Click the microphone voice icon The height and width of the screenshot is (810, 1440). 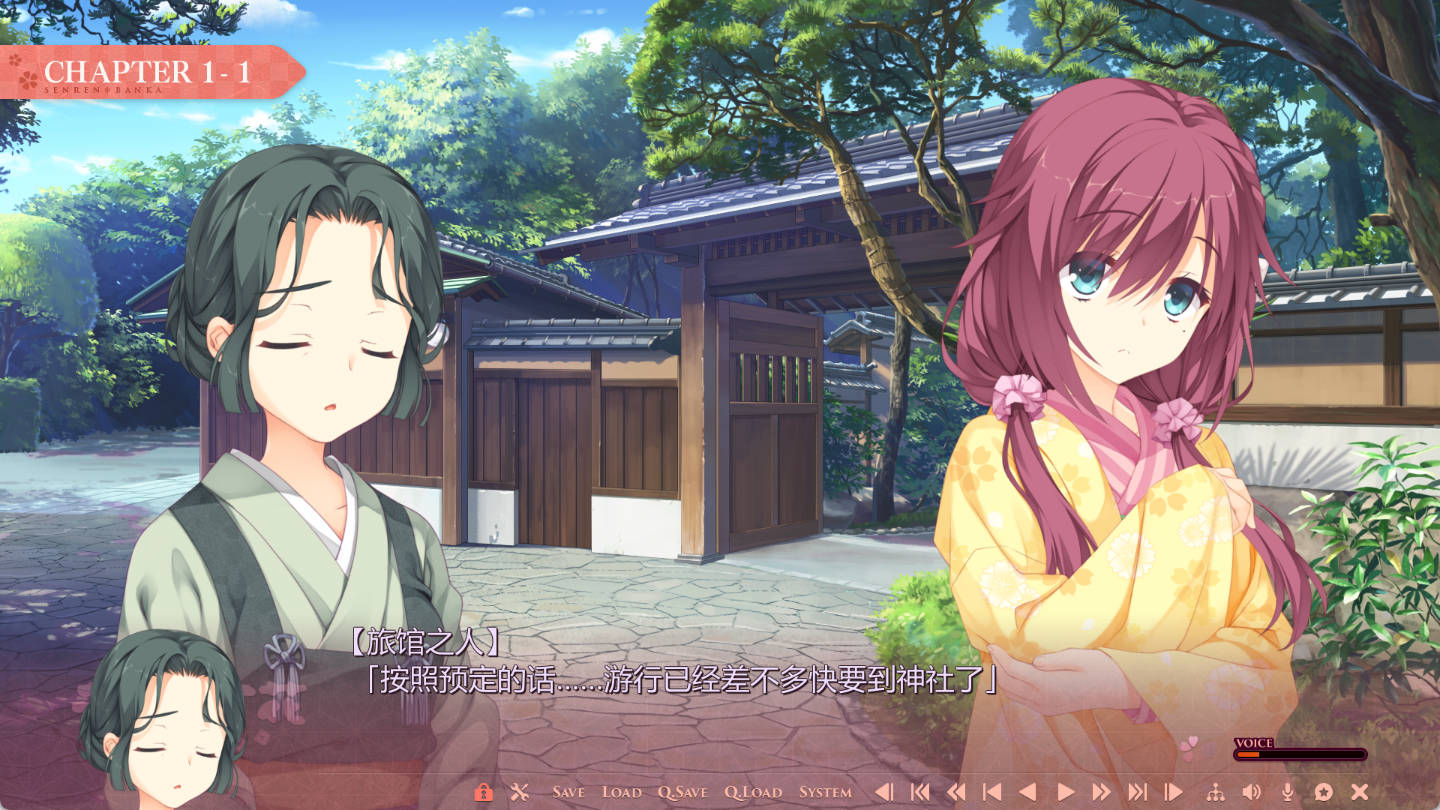coord(1287,792)
